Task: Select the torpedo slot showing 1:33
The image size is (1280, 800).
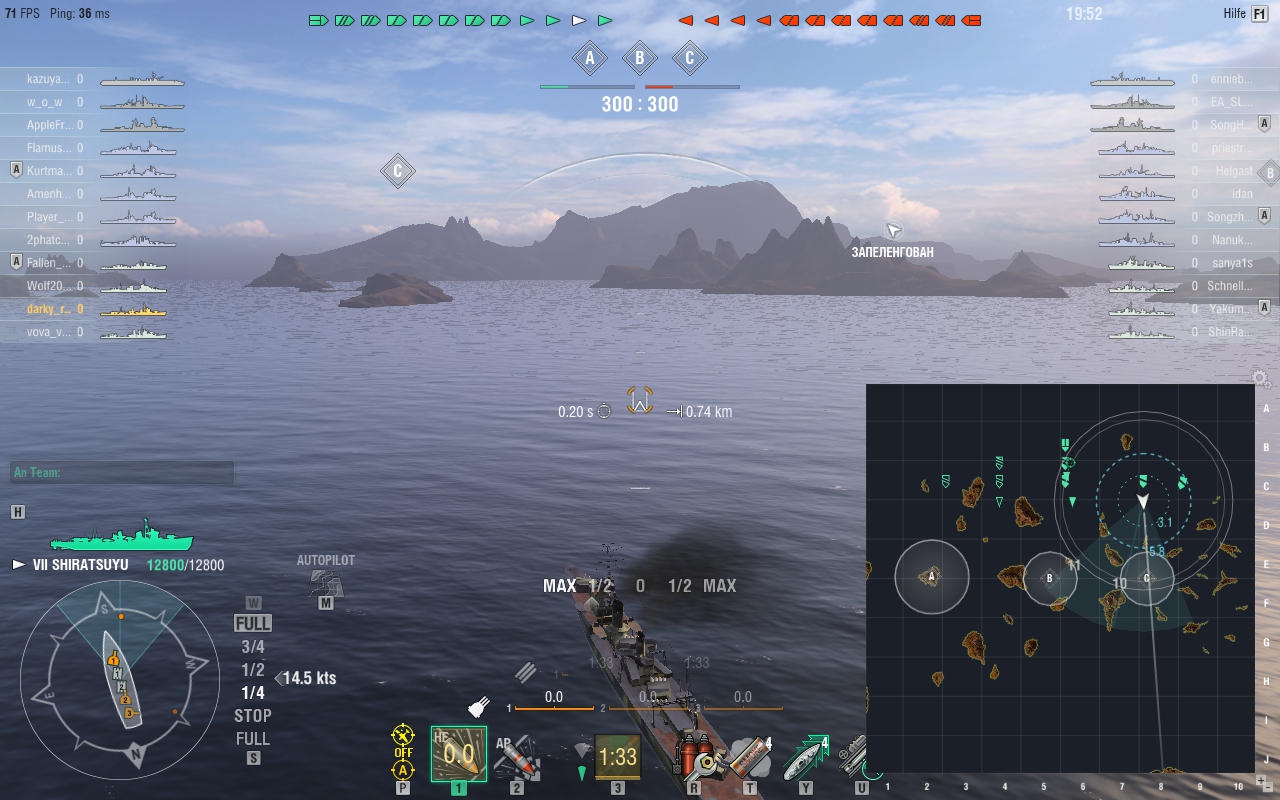Action: pos(618,757)
